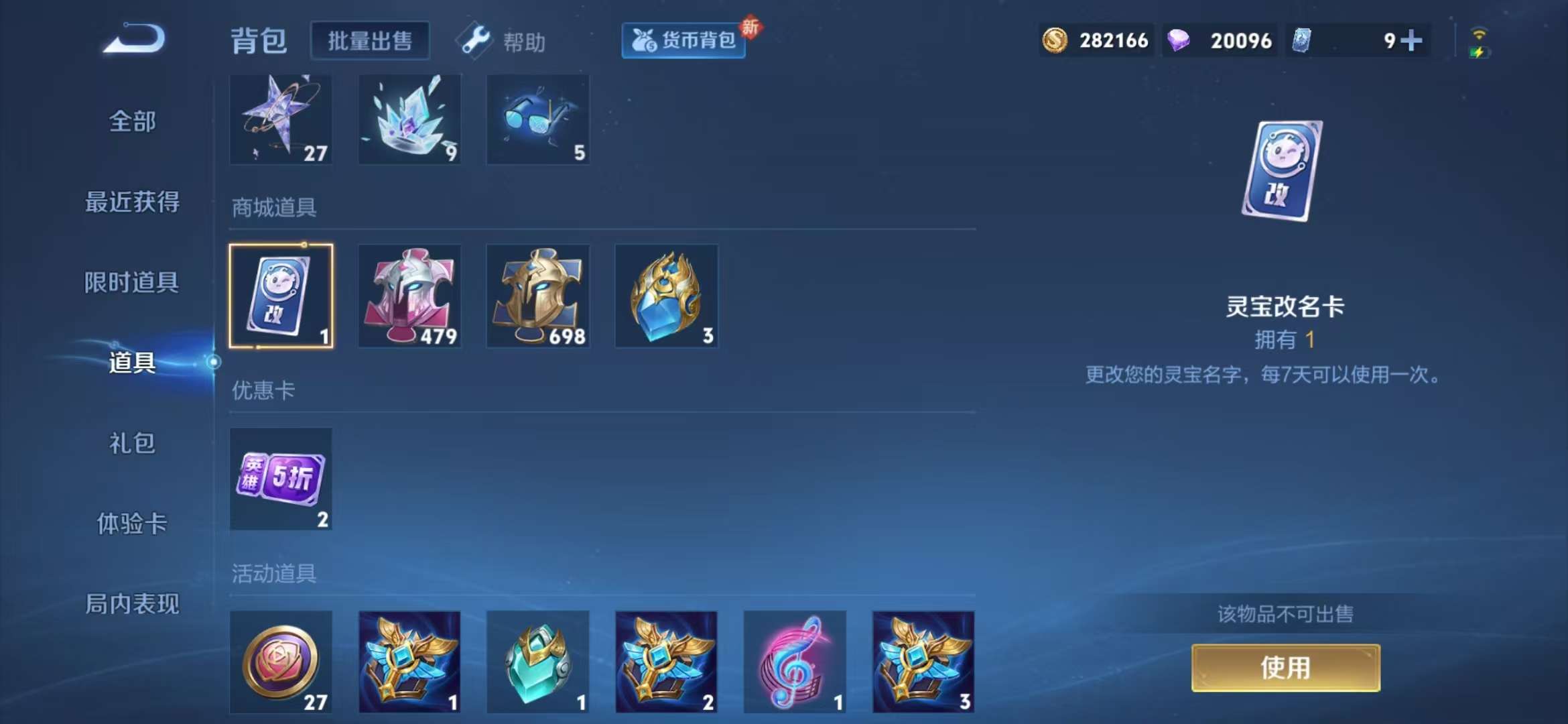Open the 货币背包 currency backpack

click(683, 40)
